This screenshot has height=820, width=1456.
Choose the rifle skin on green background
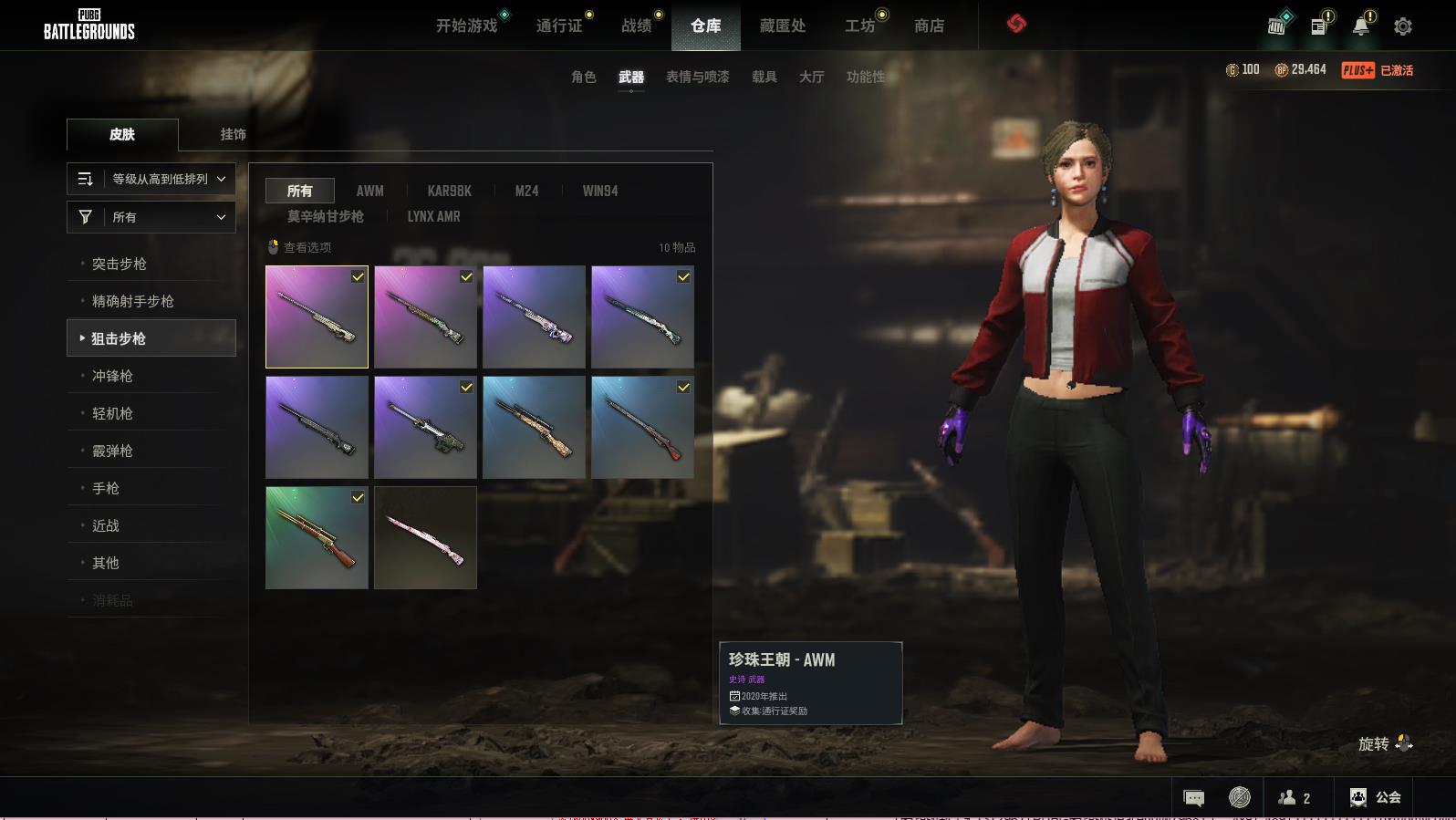click(317, 537)
